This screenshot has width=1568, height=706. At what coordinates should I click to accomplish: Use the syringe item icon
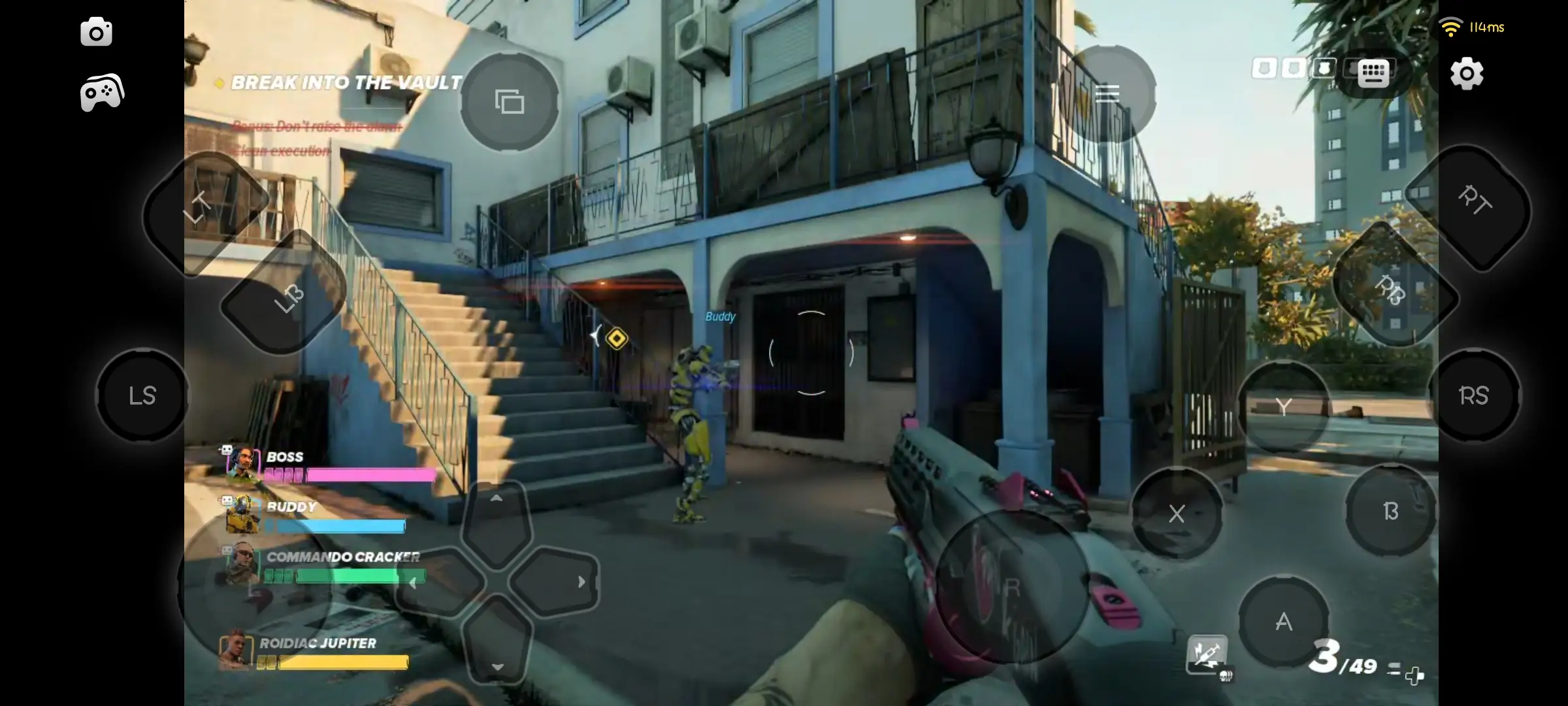pyautogui.click(x=1206, y=653)
